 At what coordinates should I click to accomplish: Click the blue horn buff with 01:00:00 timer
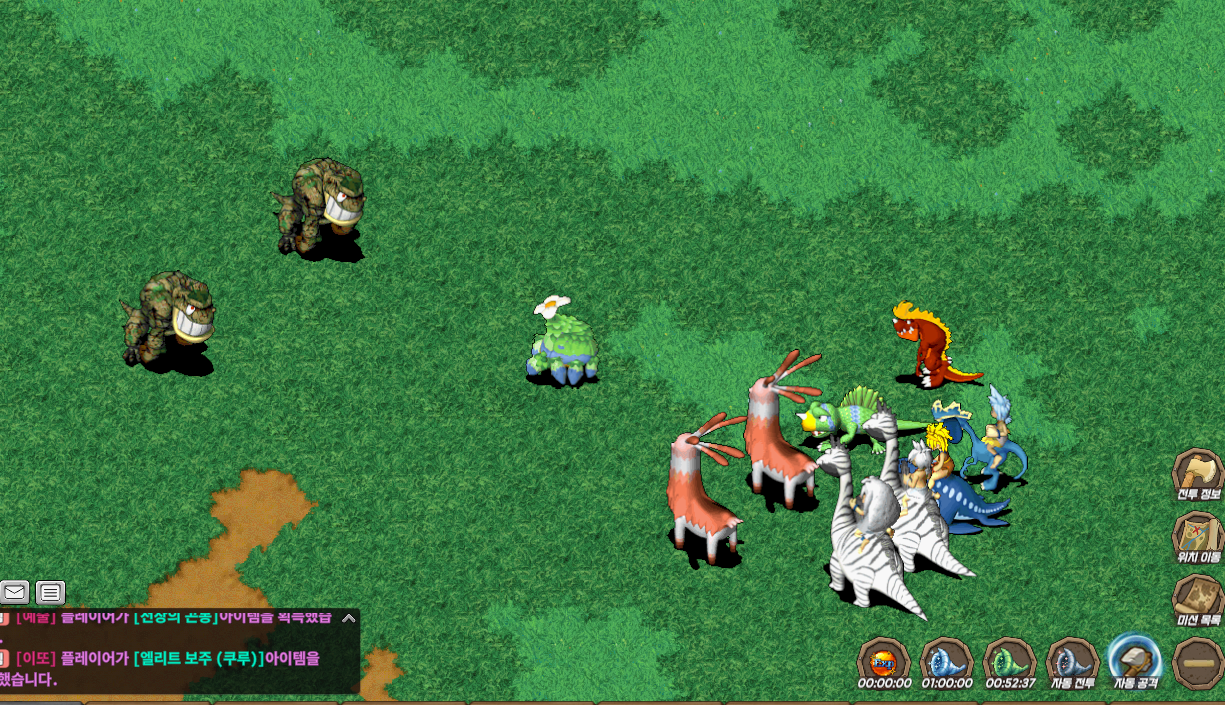point(946,661)
